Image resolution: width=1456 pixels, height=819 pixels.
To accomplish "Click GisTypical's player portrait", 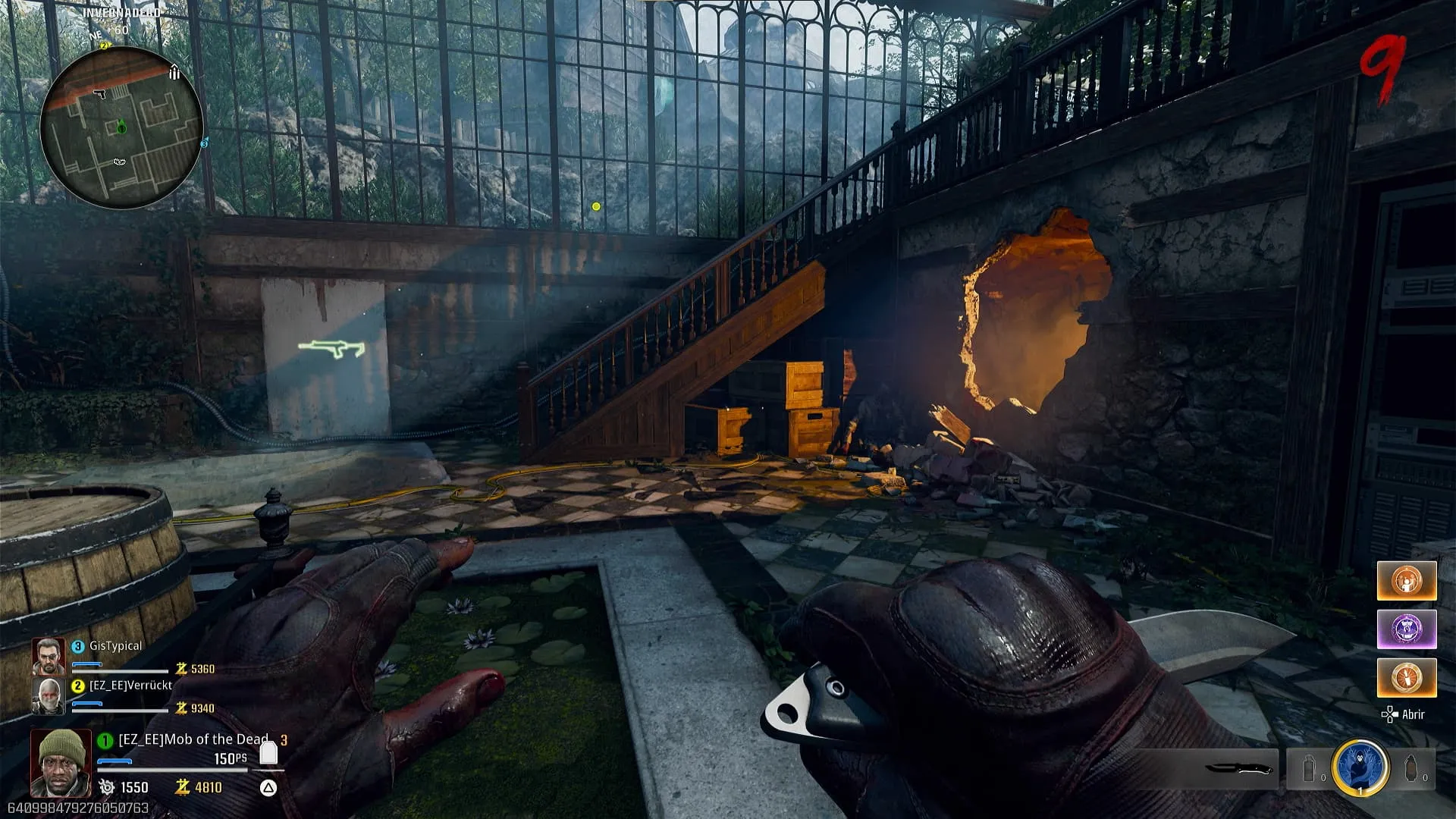I will [x=48, y=657].
